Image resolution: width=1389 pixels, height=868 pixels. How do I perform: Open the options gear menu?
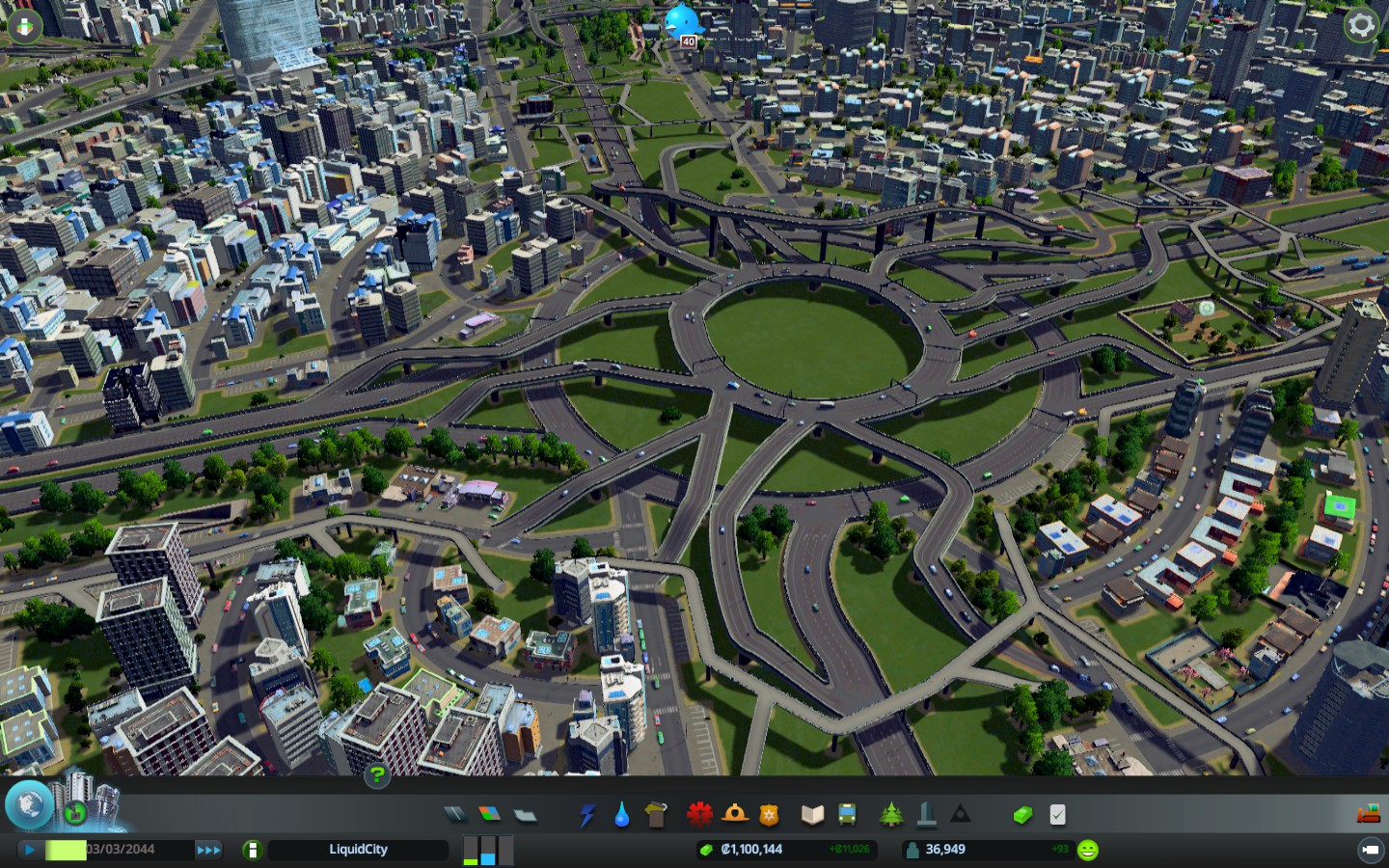click(x=1361, y=25)
